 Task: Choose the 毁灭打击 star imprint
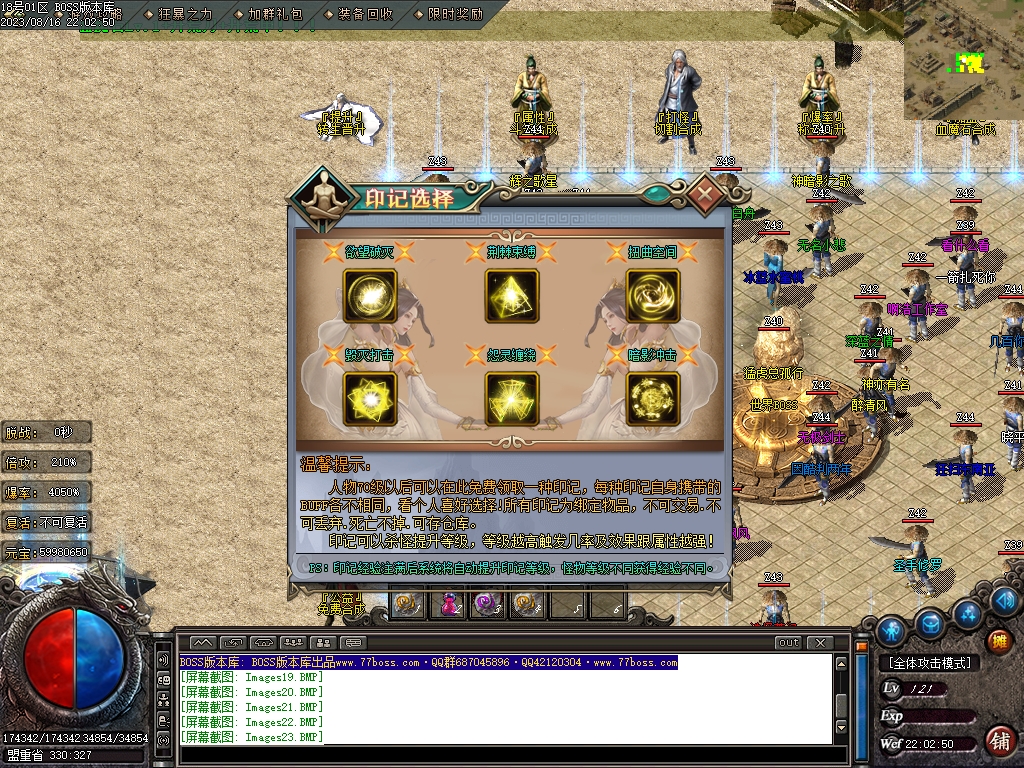click(x=370, y=399)
